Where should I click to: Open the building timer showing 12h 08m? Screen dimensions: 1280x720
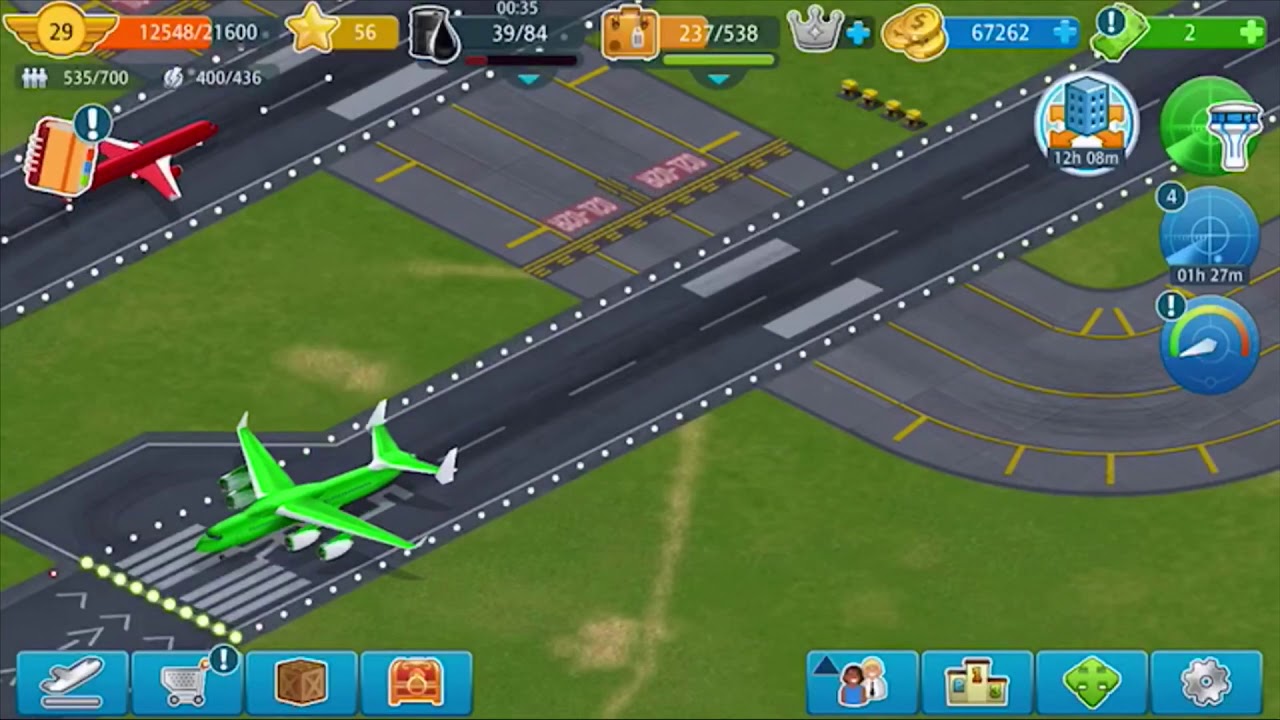pyautogui.click(x=1087, y=124)
